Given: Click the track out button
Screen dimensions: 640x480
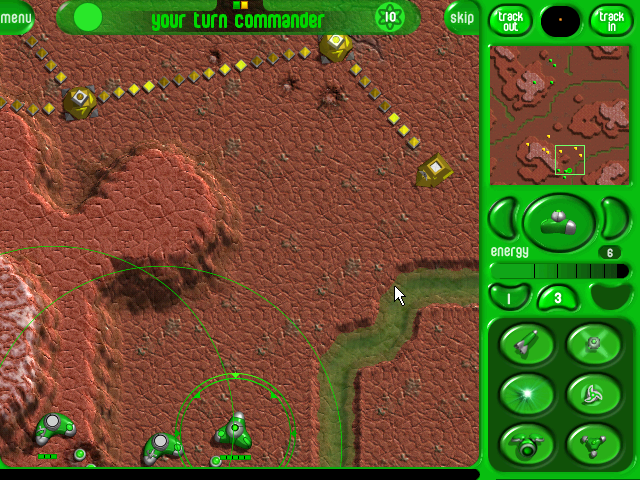Looking at the screenshot, I should 510,18.
